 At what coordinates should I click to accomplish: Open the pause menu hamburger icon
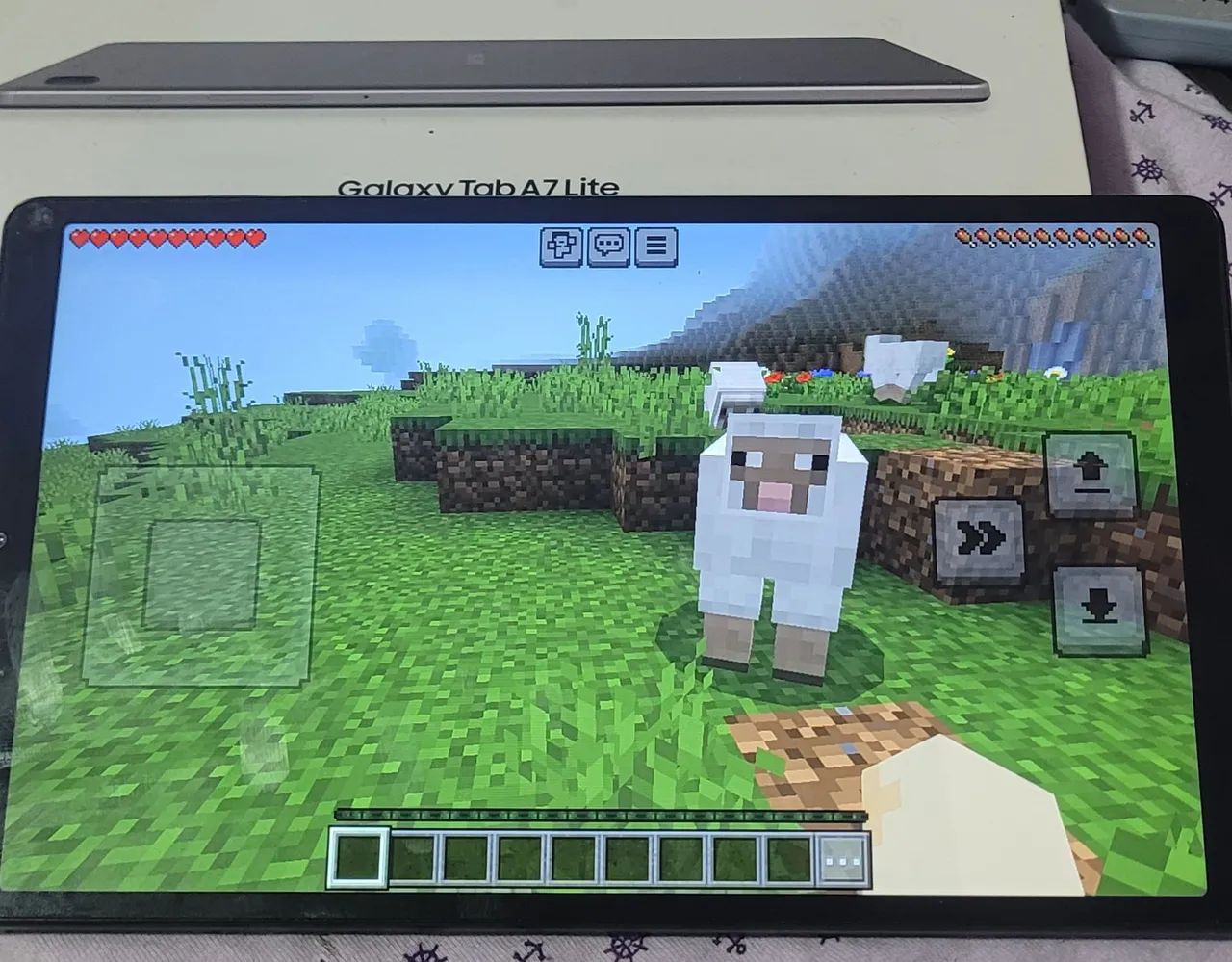click(655, 247)
